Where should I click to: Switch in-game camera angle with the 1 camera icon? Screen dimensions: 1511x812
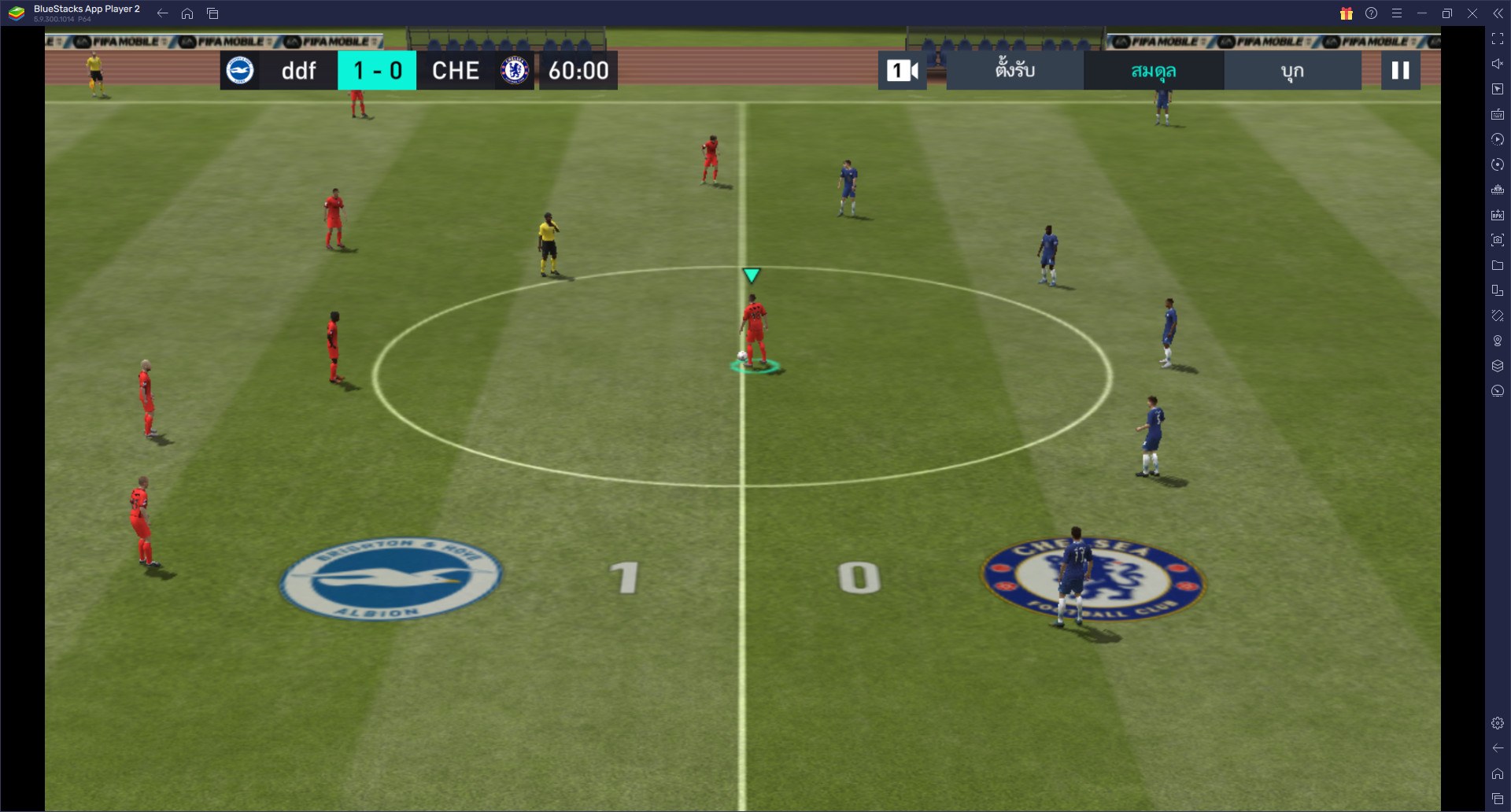(x=902, y=70)
